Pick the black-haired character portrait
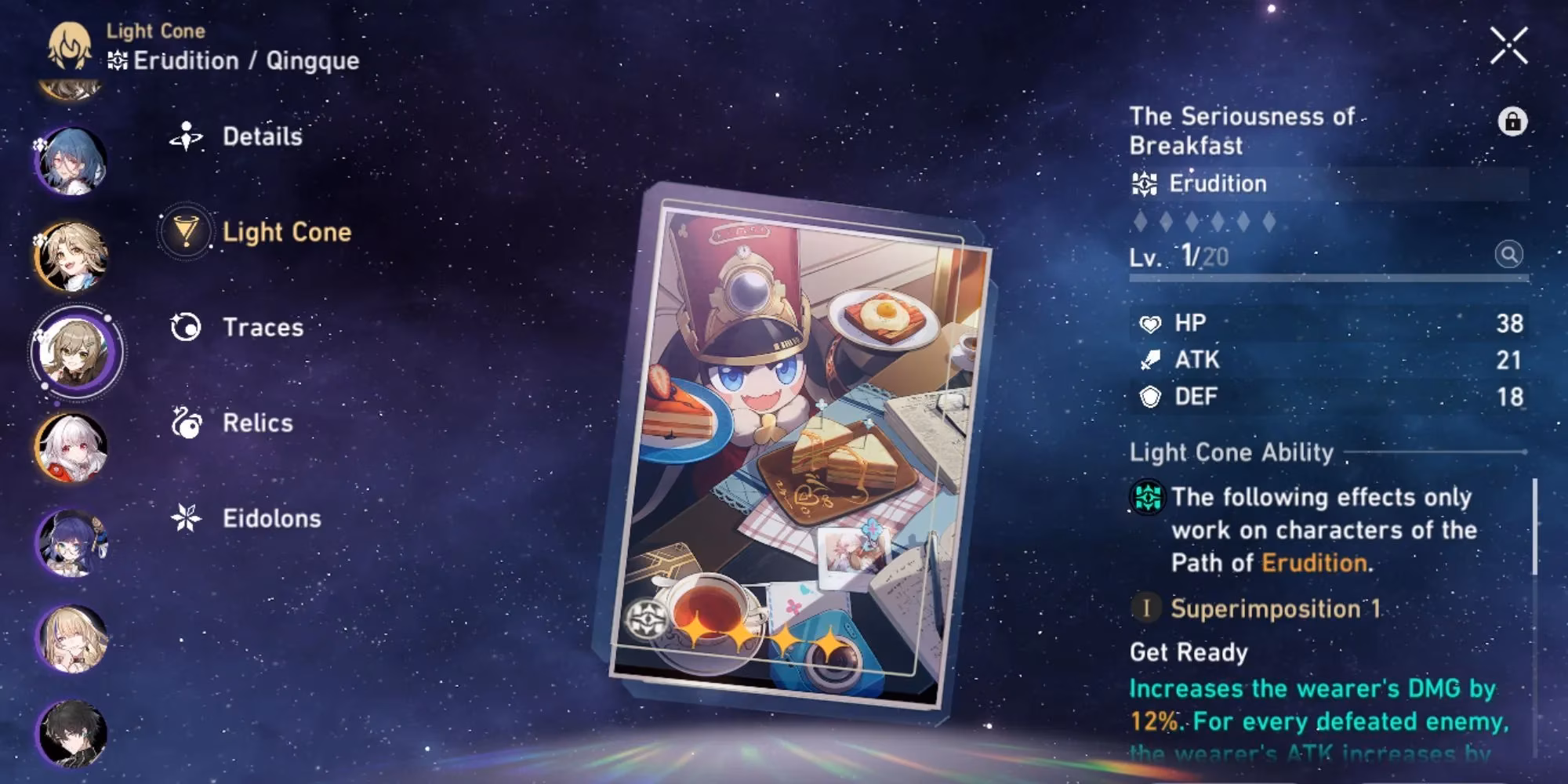Viewport: 1568px width, 784px height. tap(71, 734)
